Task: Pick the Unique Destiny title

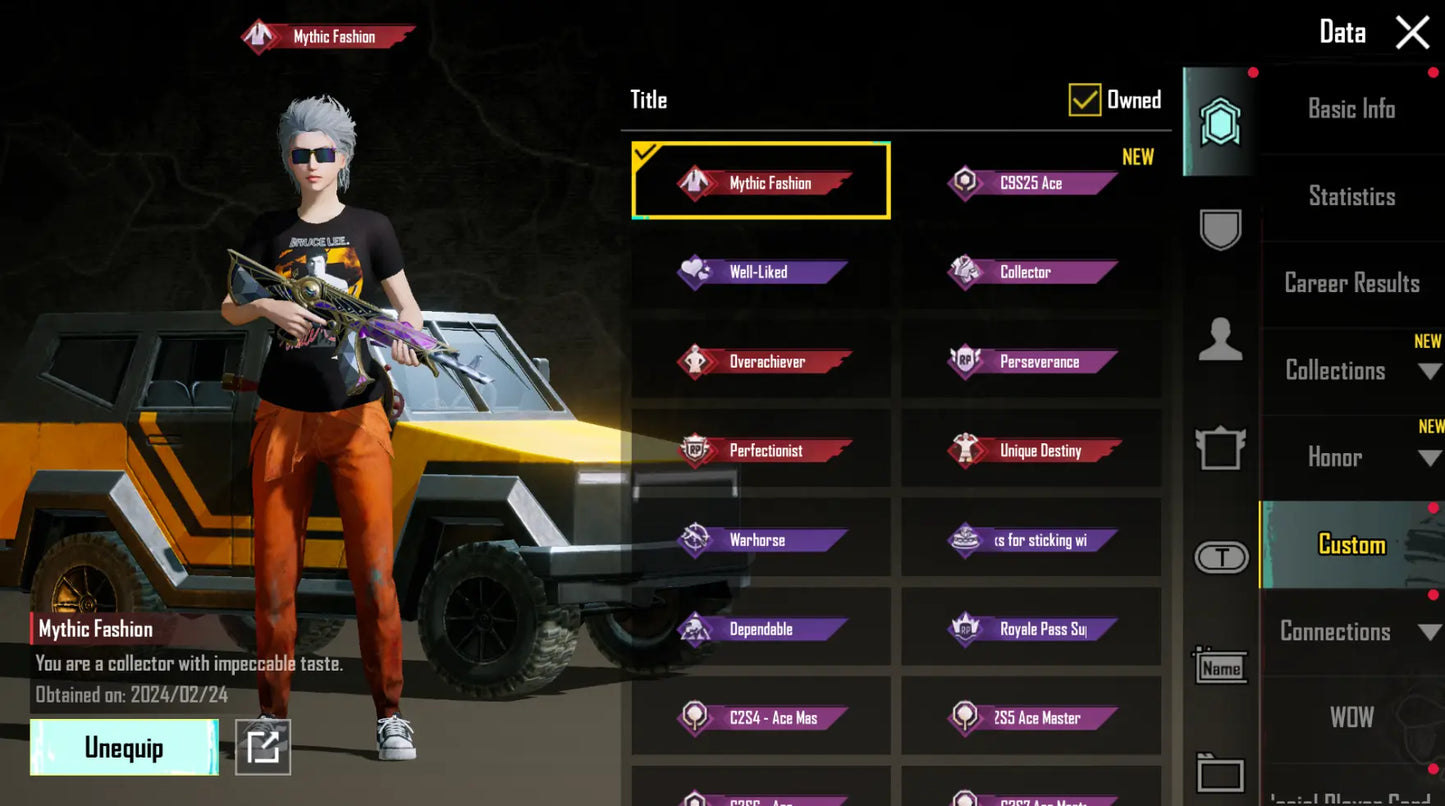Action: (1031, 451)
